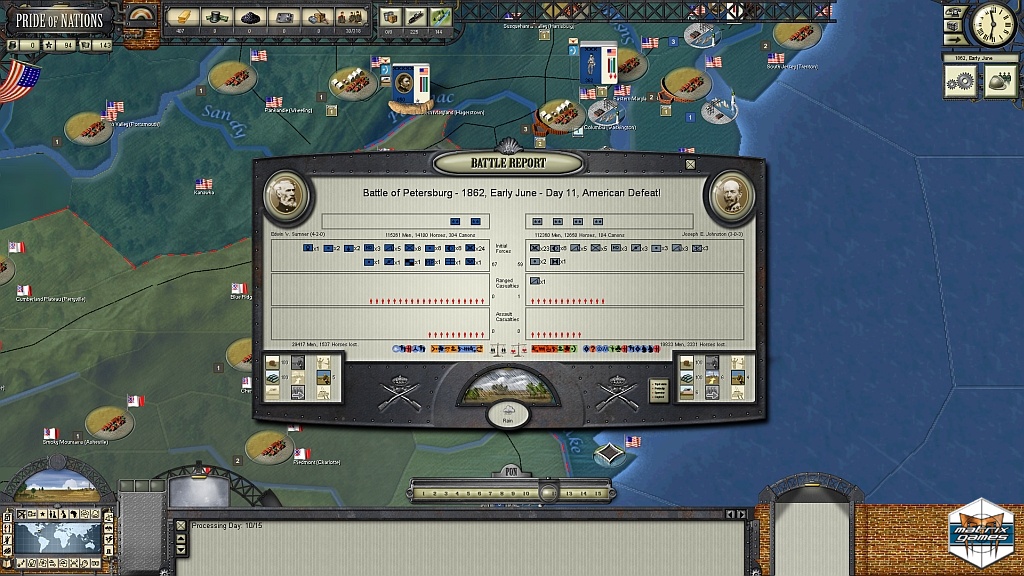Click the rain weather button below the terrain
The image size is (1024, 576).
point(509,412)
